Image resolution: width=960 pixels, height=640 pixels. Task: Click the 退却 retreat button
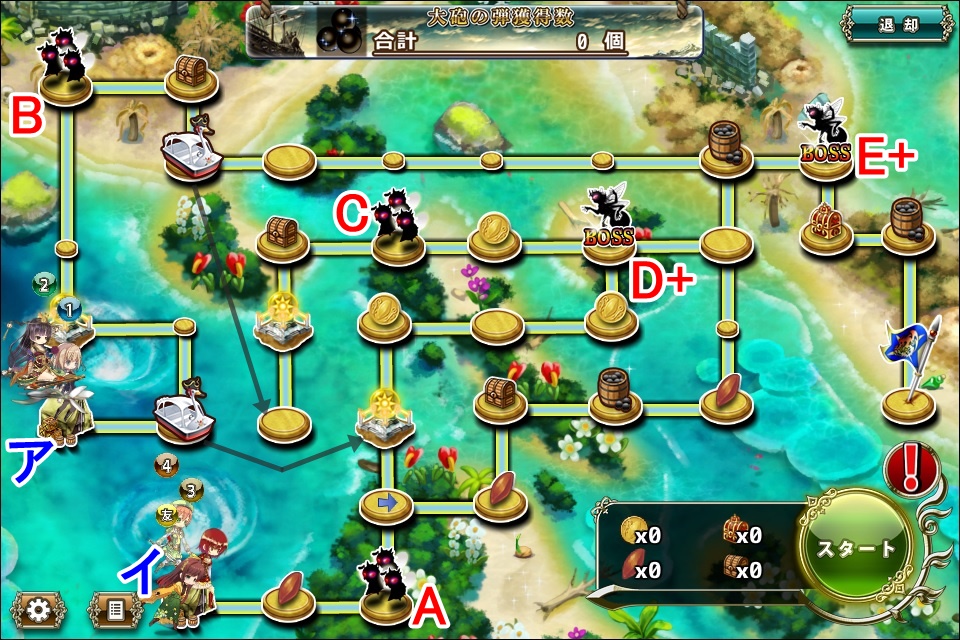896,24
